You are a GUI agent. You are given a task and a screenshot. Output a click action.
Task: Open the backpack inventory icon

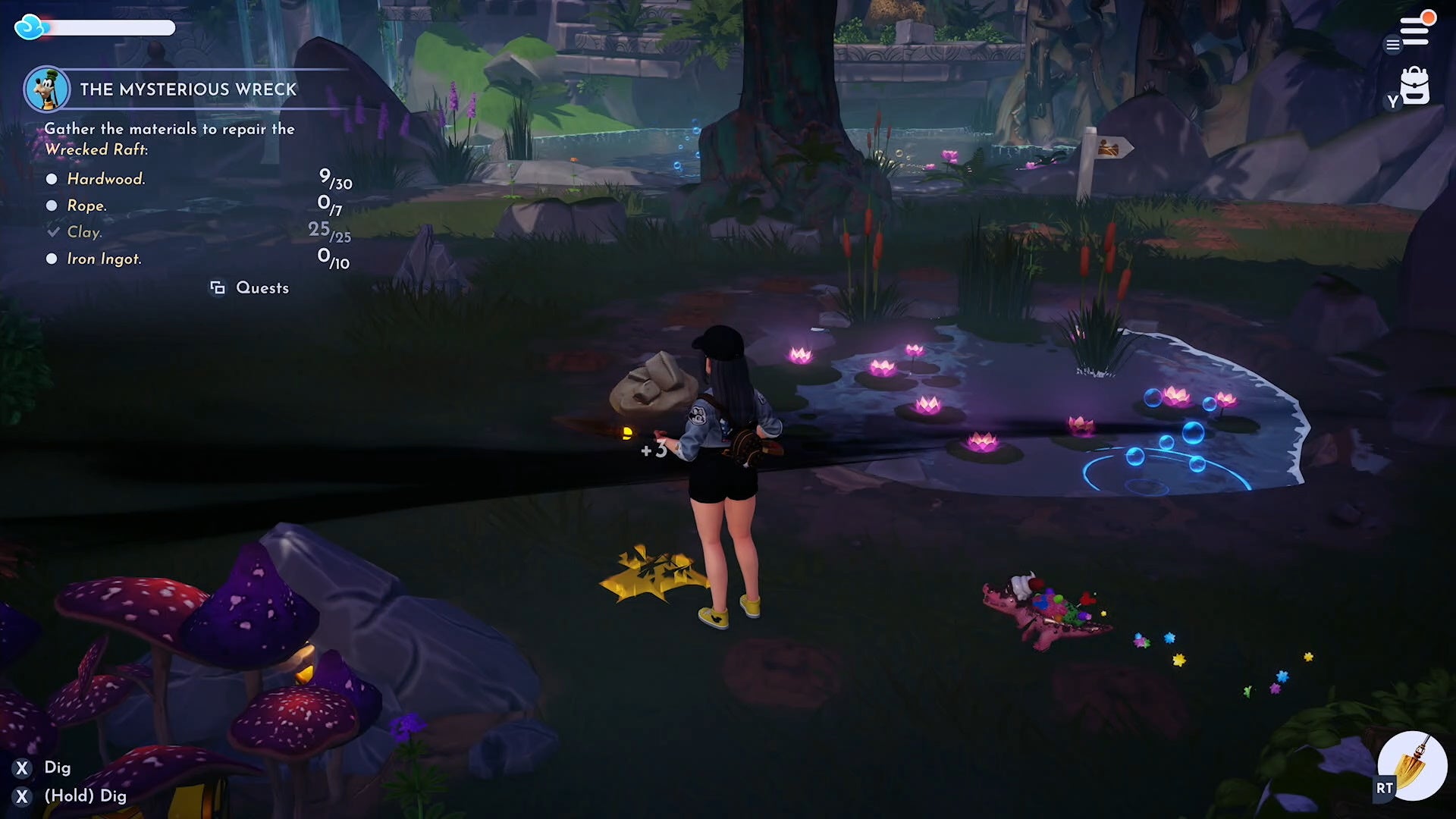(1414, 86)
